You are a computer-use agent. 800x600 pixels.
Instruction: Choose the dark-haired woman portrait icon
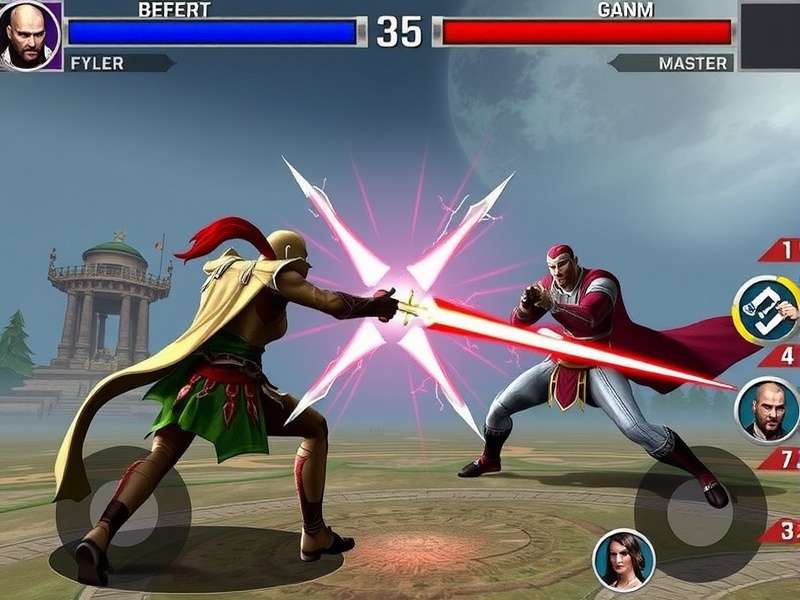[x=624, y=560]
